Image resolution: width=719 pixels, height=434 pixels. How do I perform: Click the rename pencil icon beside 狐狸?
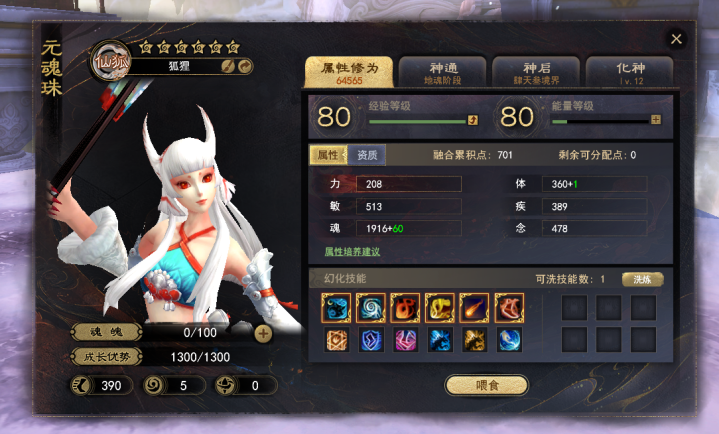tap(228, 66)
